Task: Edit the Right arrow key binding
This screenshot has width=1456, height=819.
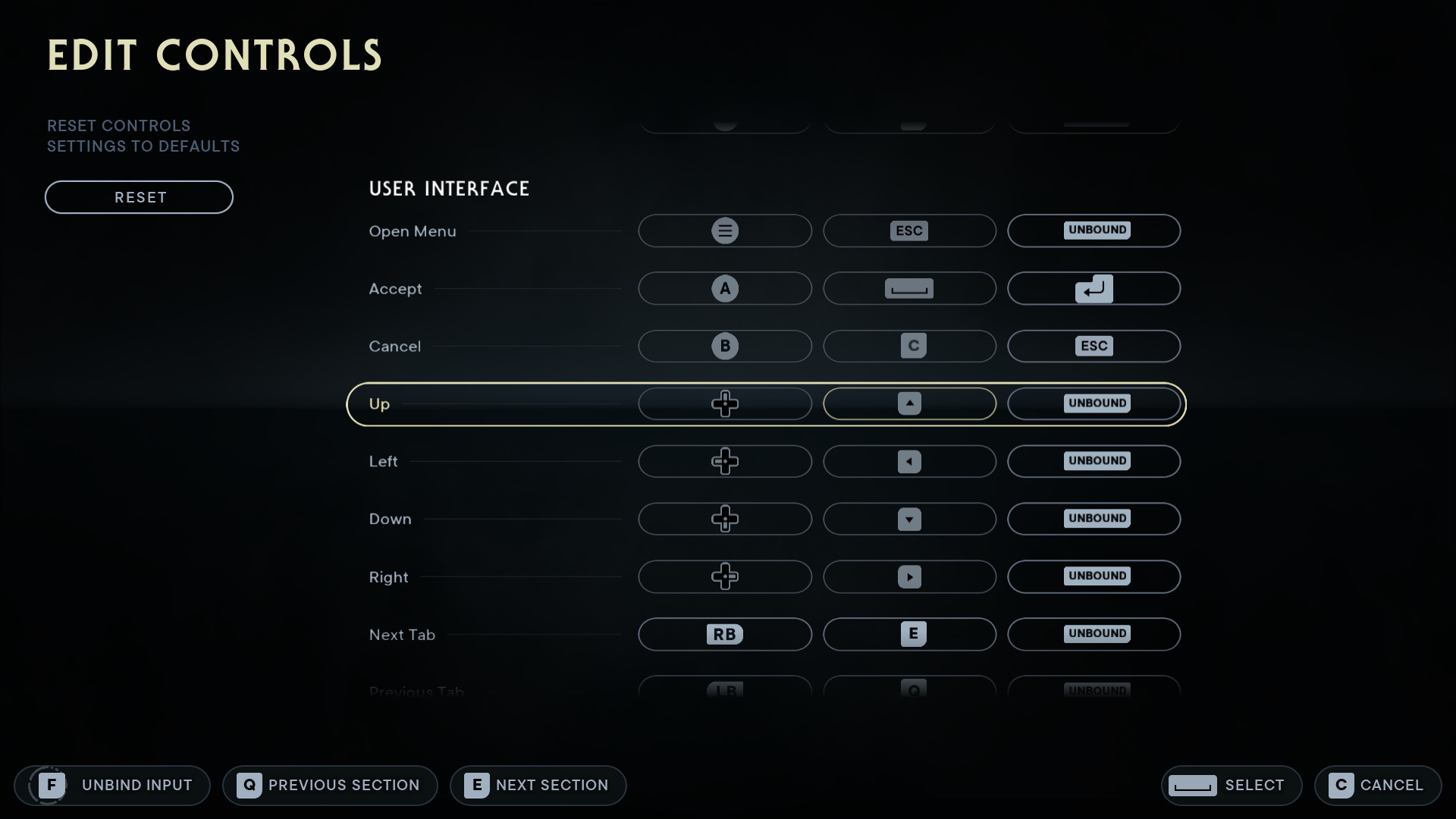Action: click(909, 576)
